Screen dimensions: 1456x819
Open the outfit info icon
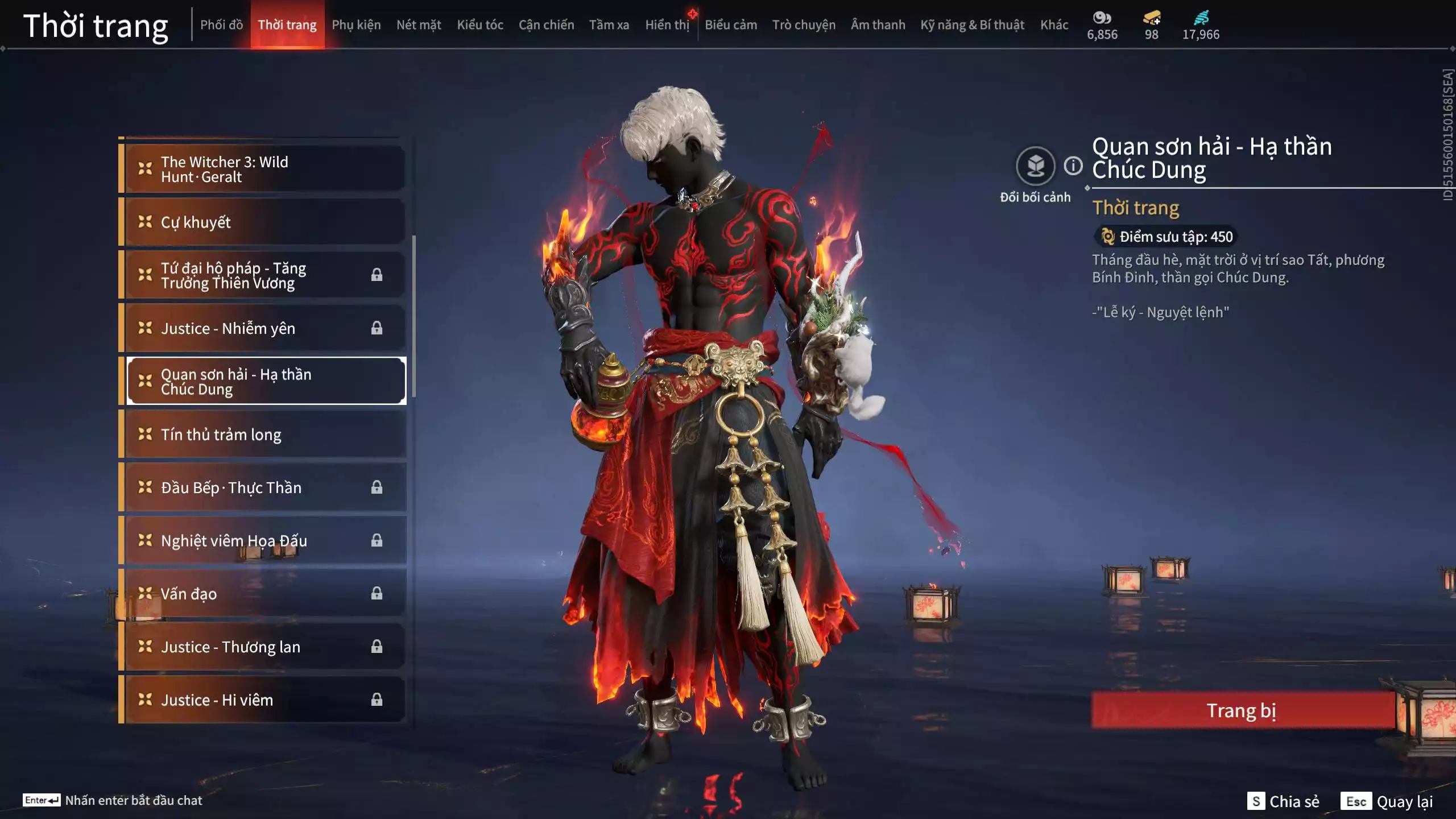(1073, 166)
